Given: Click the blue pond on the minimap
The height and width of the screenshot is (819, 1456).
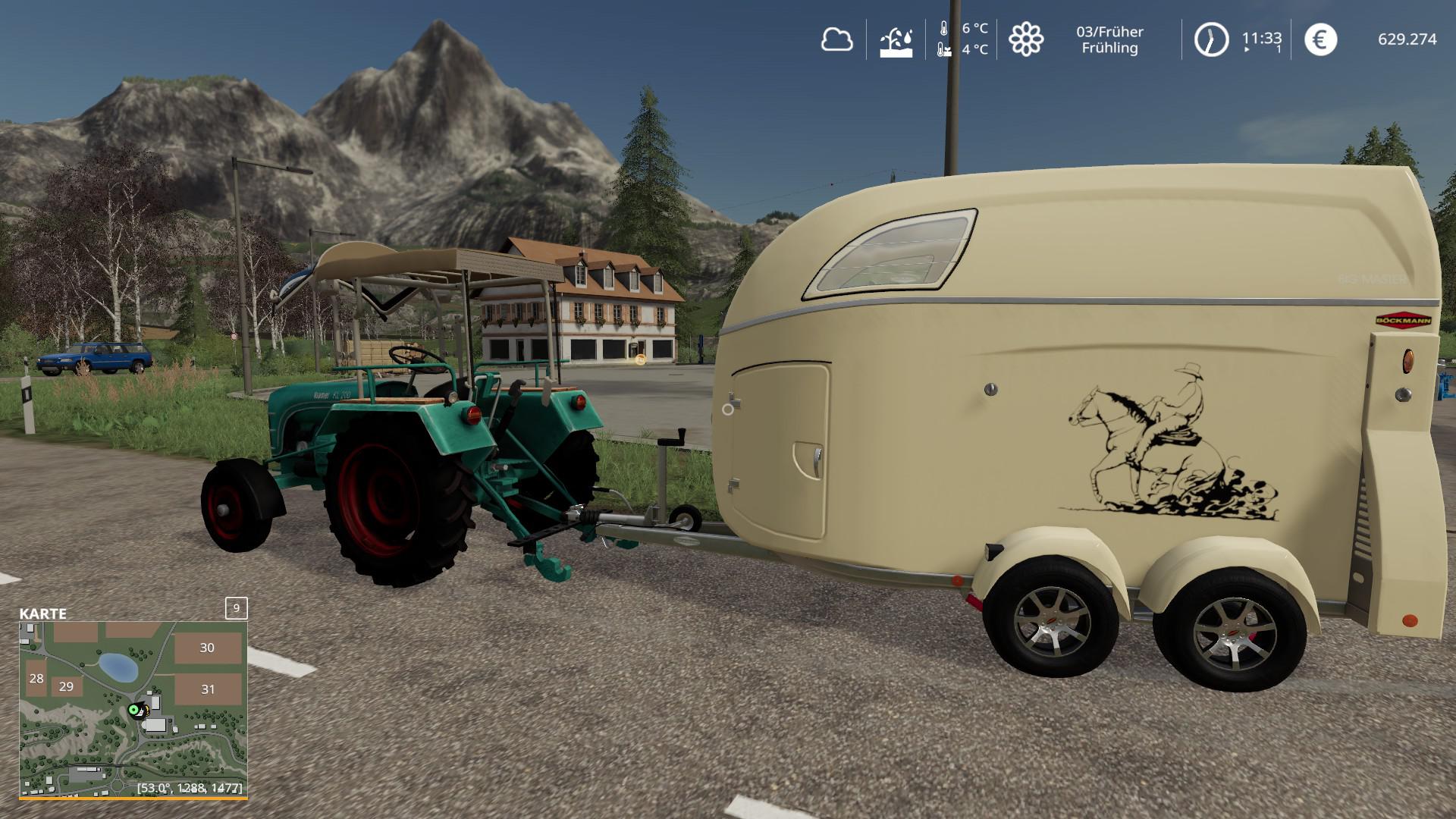Looking at the screenshot, I should pos(118,667).
